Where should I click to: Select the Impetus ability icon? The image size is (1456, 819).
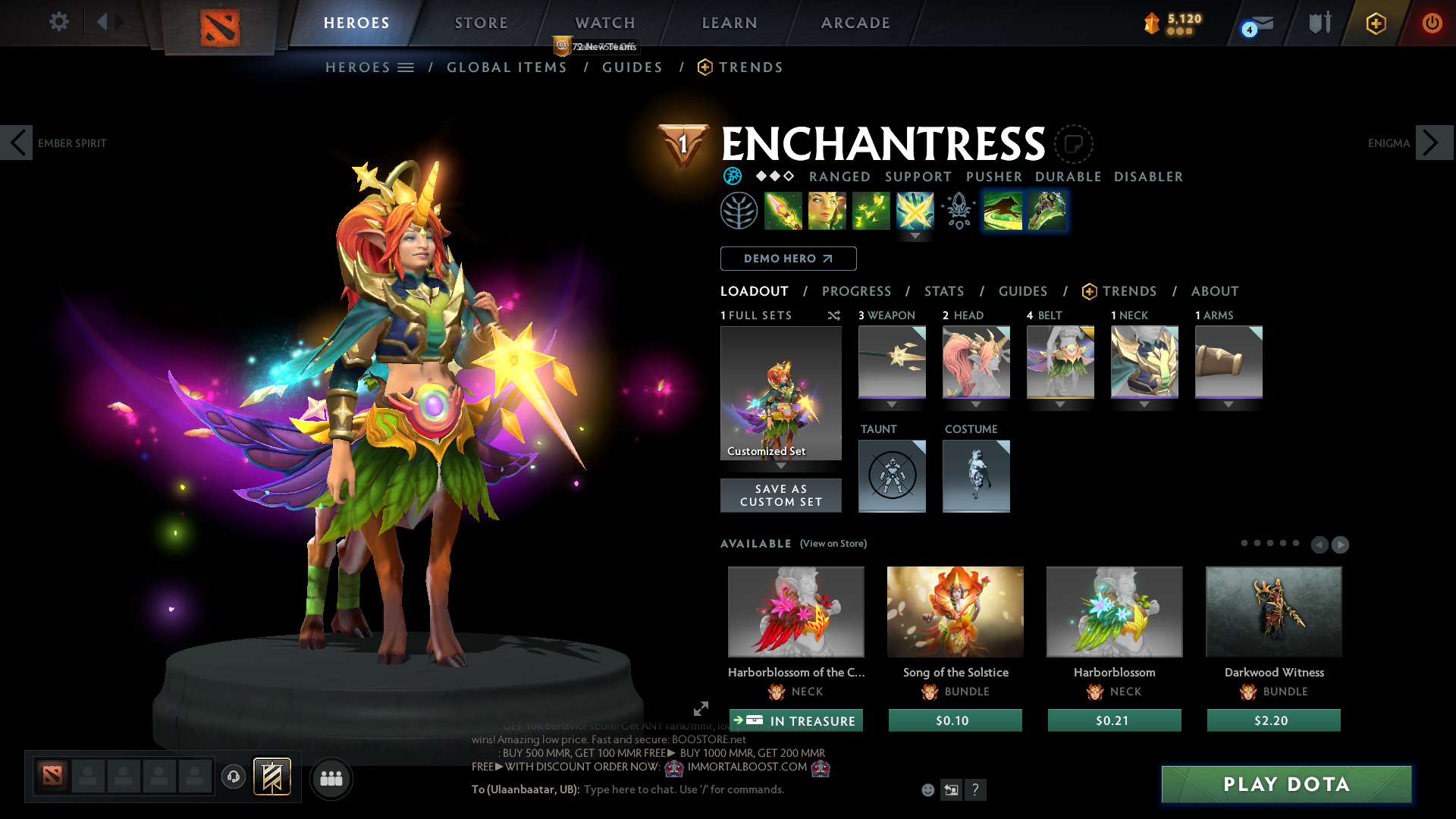[783, 210]
